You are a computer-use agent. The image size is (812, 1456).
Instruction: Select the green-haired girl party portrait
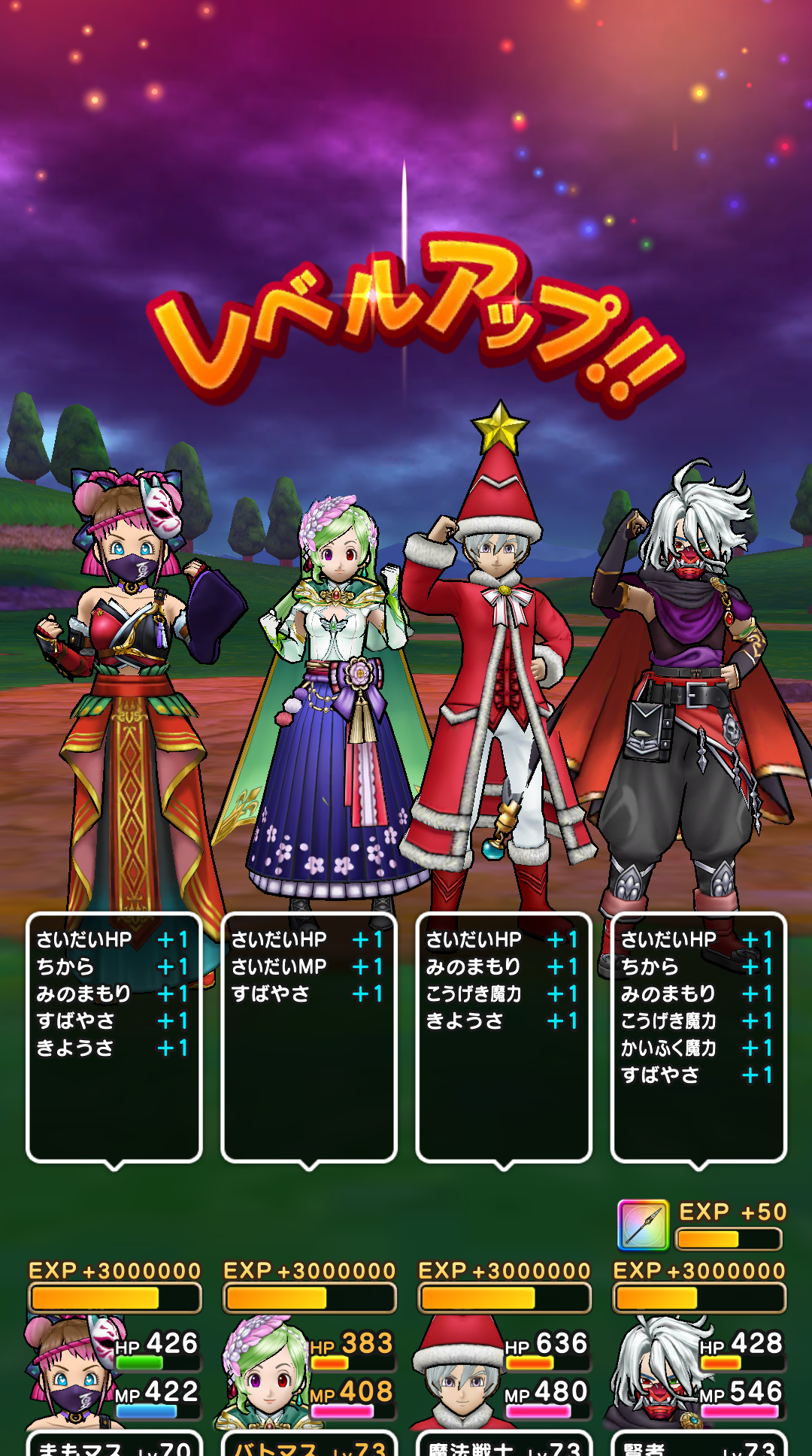coord(265,1375)
